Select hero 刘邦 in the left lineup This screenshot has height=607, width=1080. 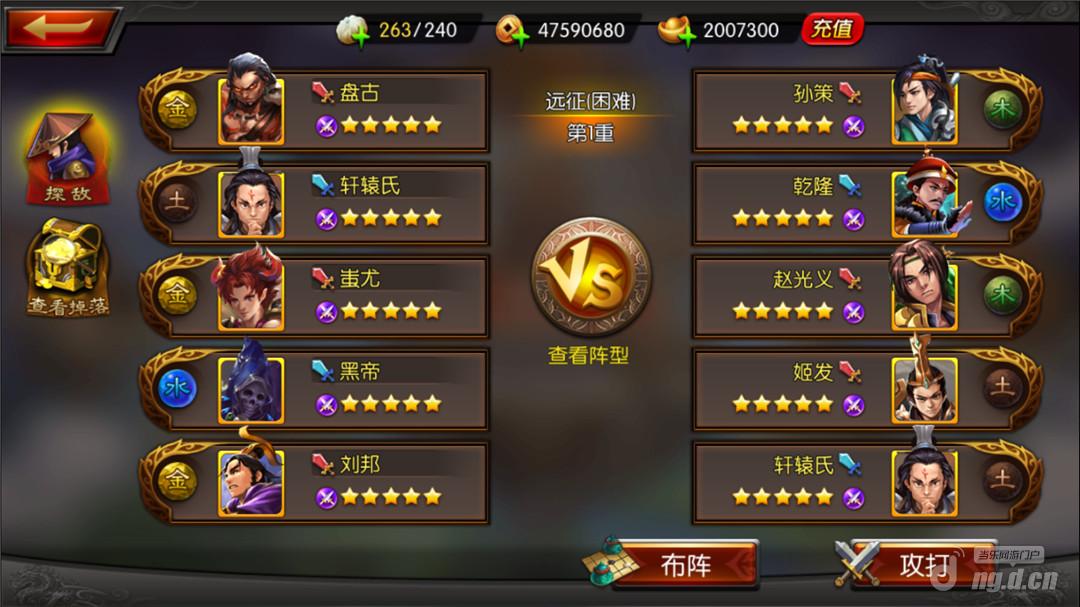(x=251, y=480)
